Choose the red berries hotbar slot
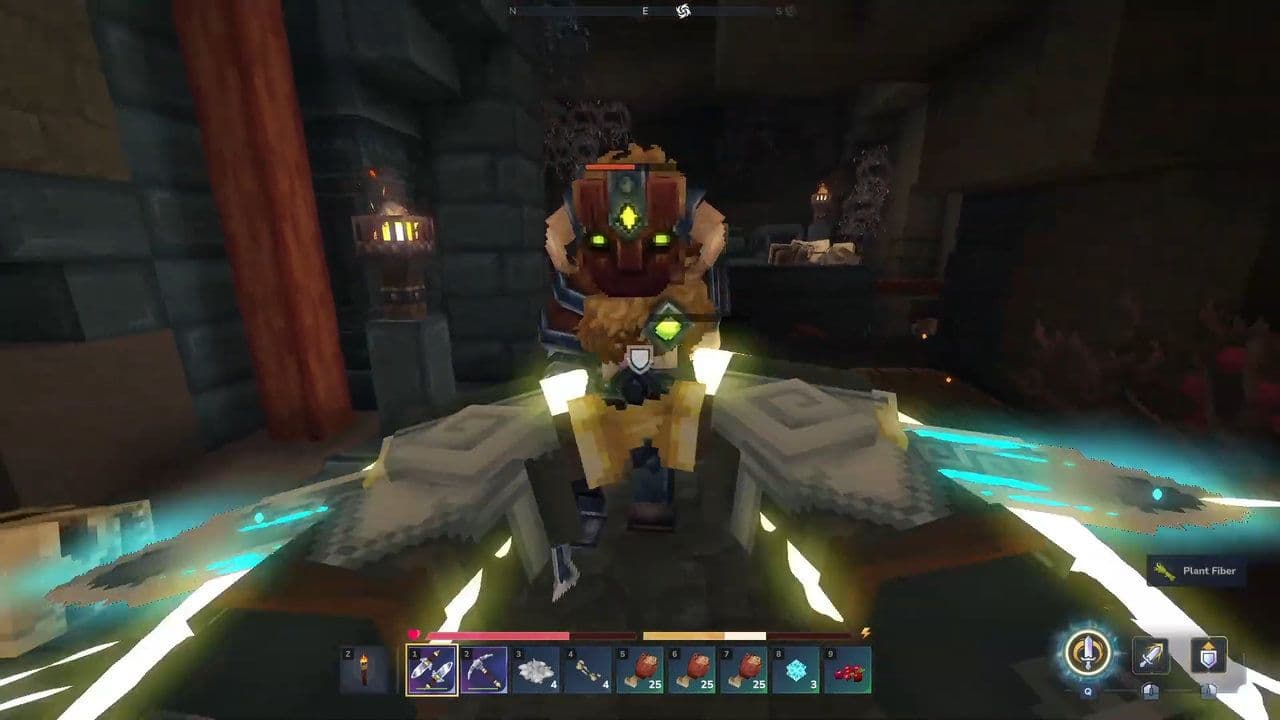Screen dimensions: 1280x720 [x=848, y=670]
